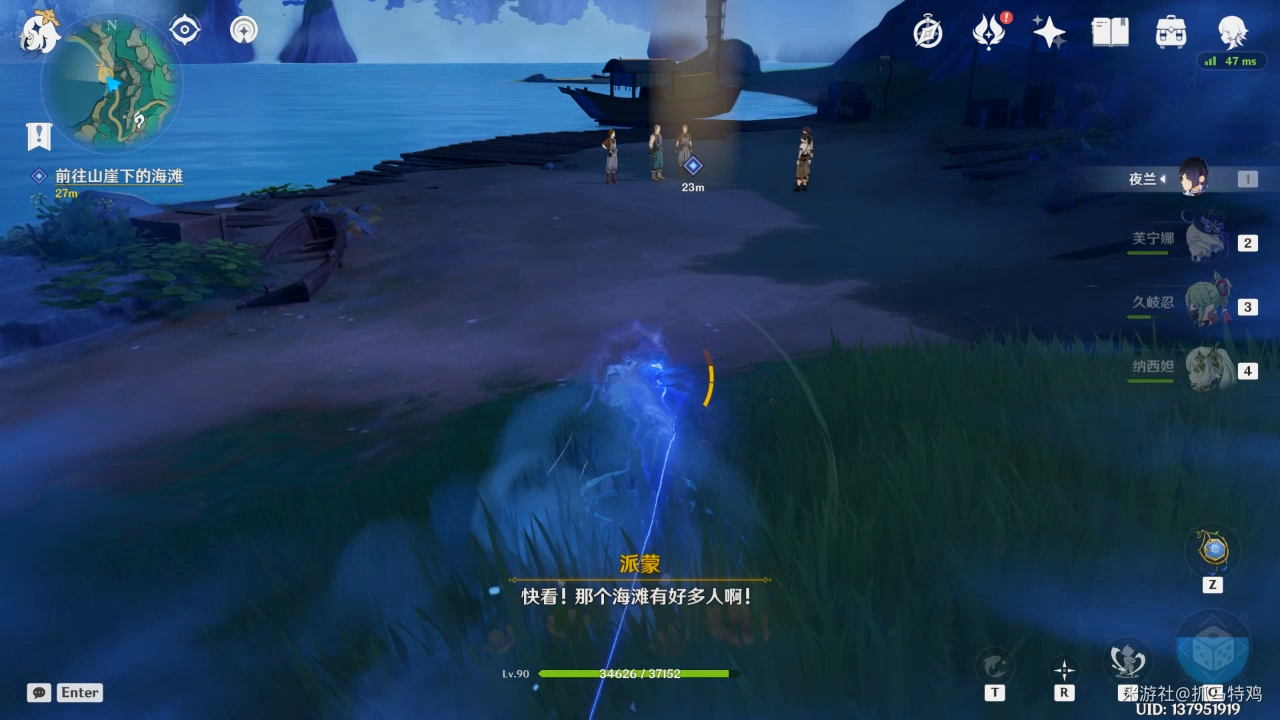
Task: Open the inventory backpack icon
Action: pyautogui.click(x=1168, y=31)
